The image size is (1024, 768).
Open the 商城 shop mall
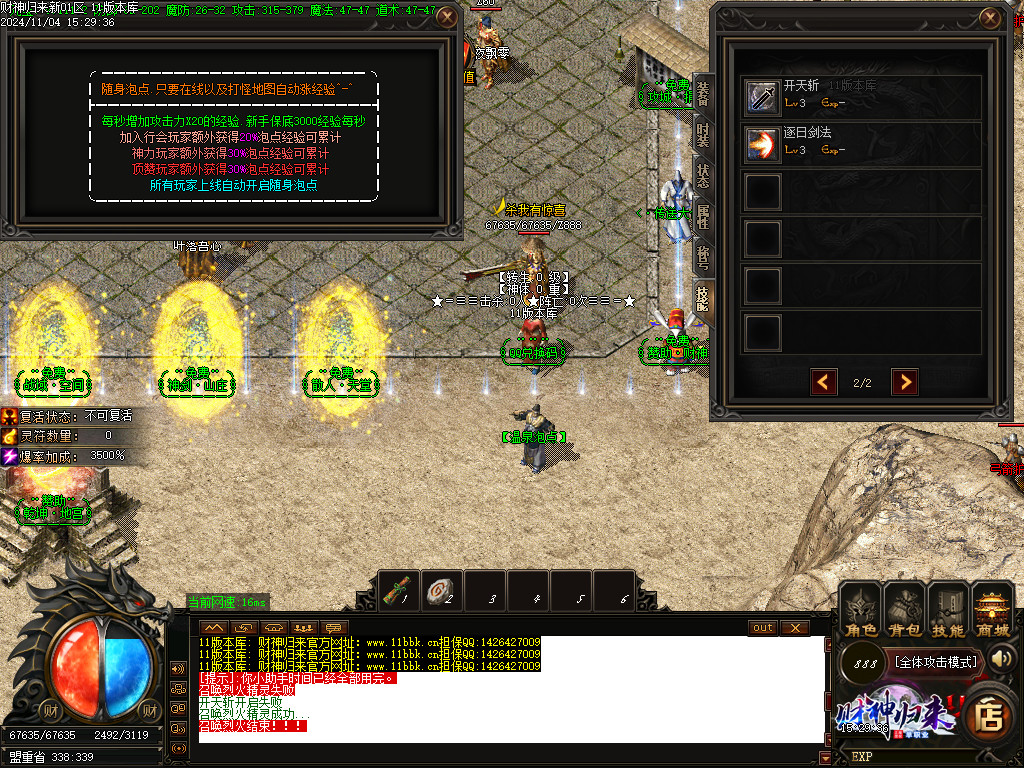coord(992,610)
